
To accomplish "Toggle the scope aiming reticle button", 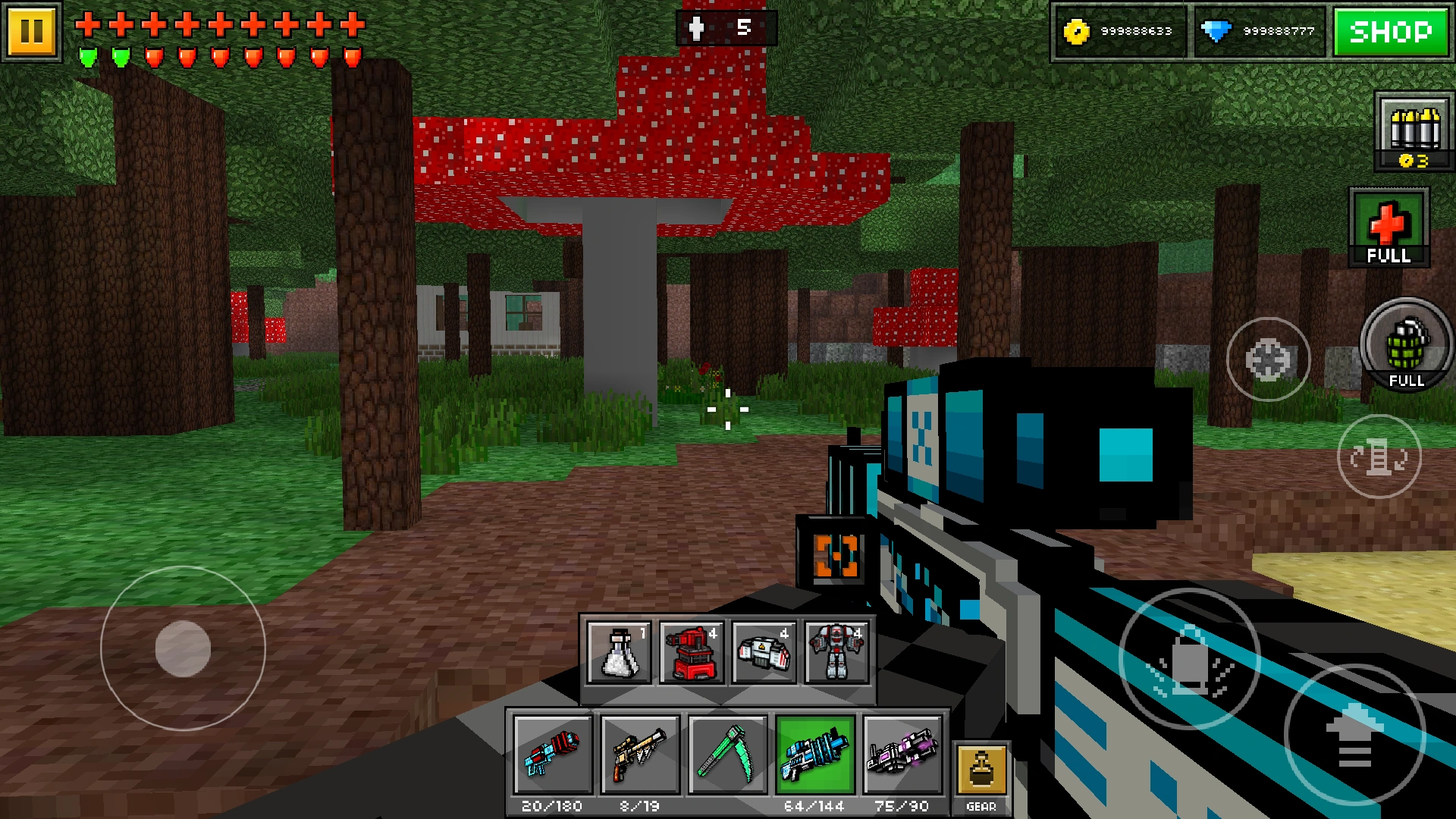I will click(x=1268, y=360).
